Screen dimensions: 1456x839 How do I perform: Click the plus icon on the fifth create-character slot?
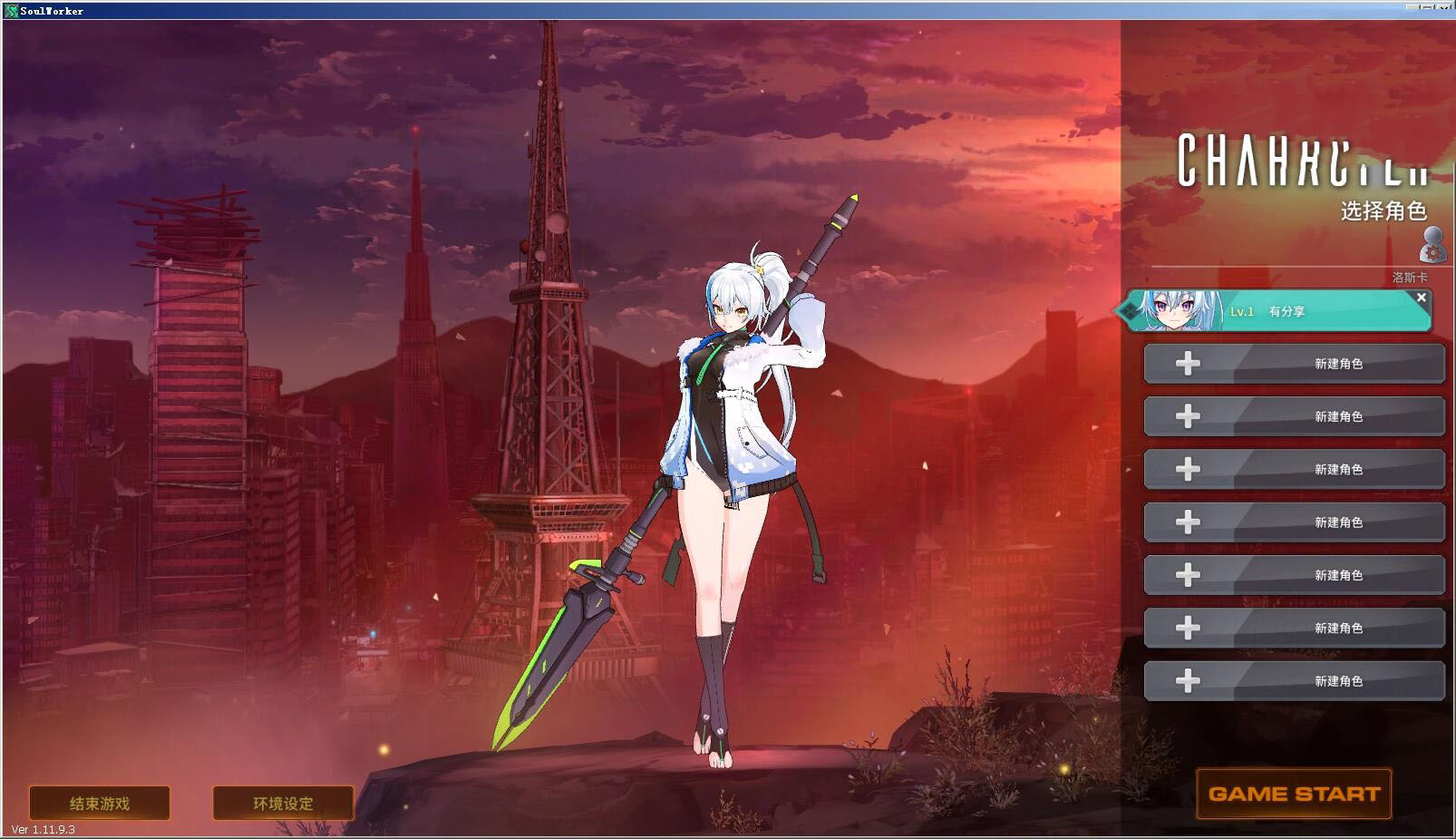pyautogui.click(x=1188, y=574)
